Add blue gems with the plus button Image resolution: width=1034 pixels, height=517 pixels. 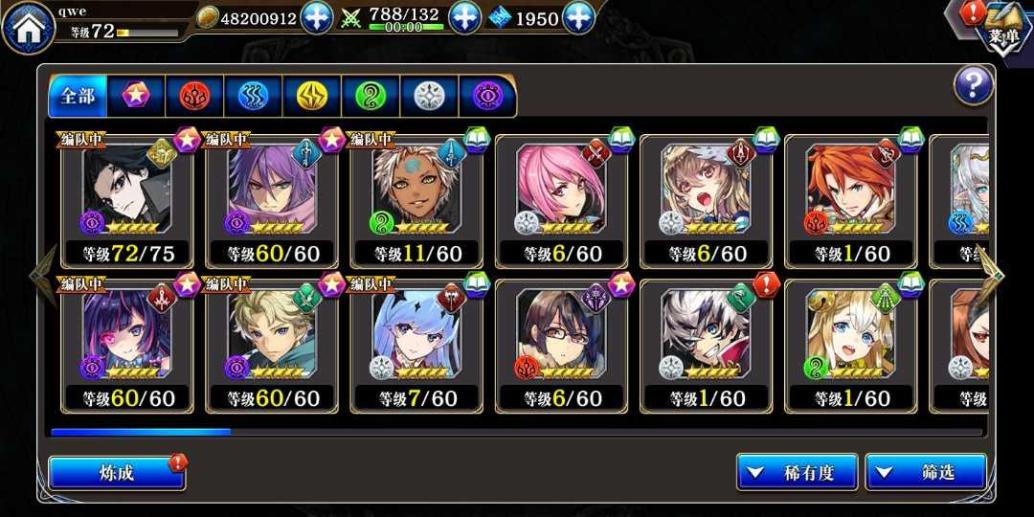point(579,18)
